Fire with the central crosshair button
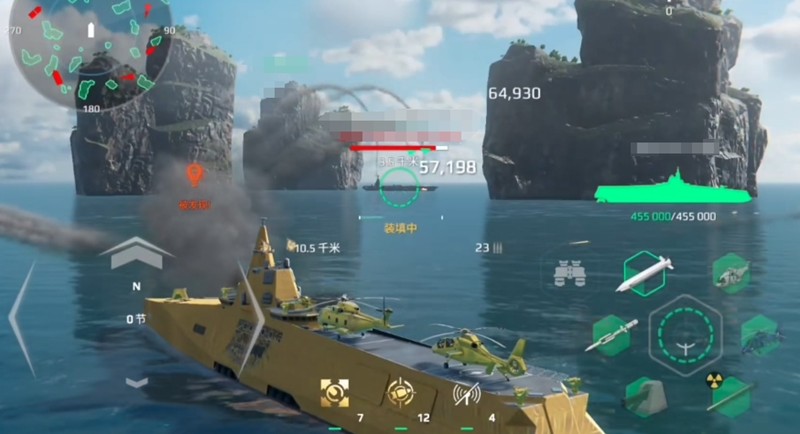800x434 pixels. pos(685,335)
